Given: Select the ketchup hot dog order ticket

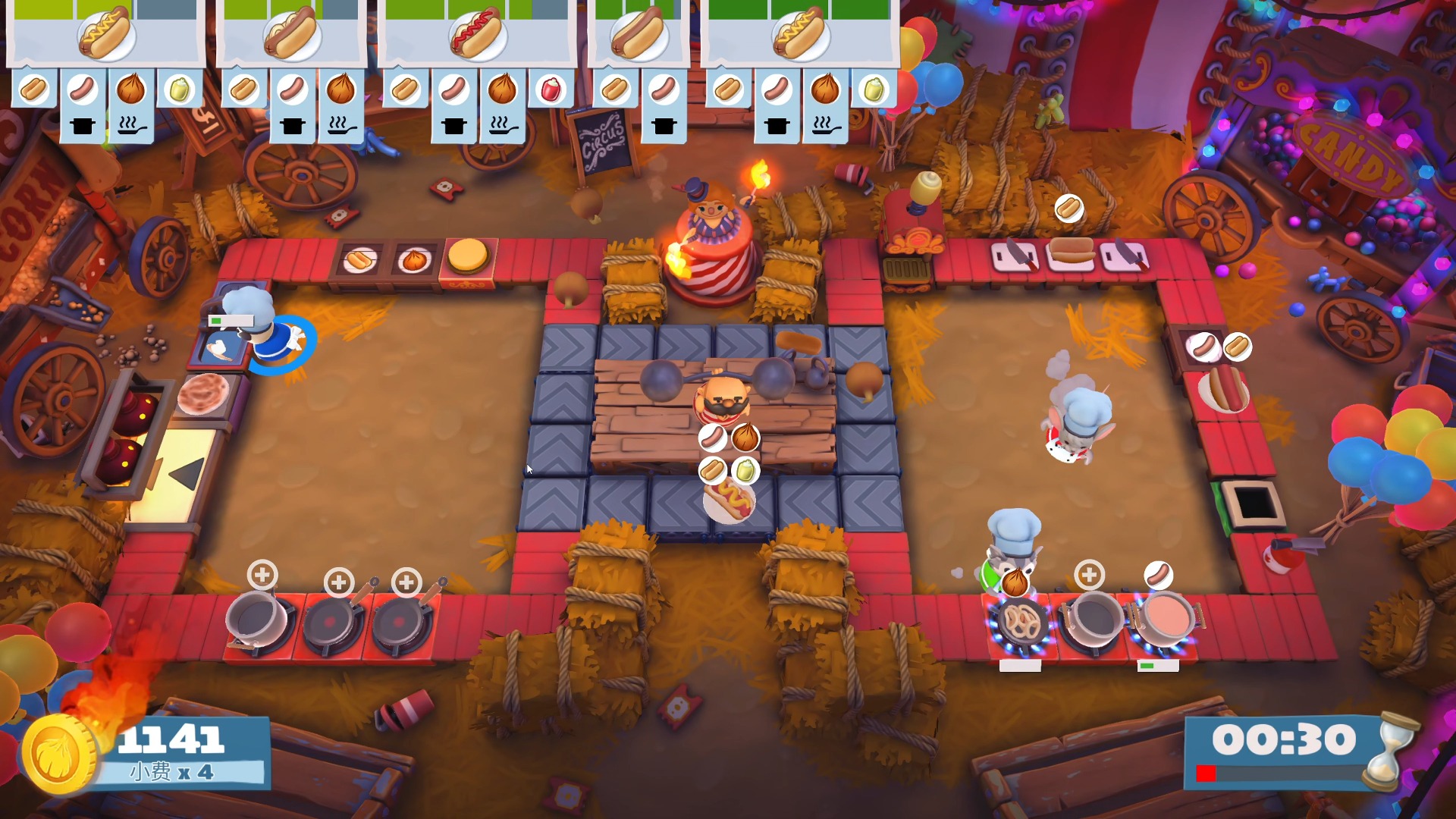Looking at the screenshot, I should coord(476,34).
